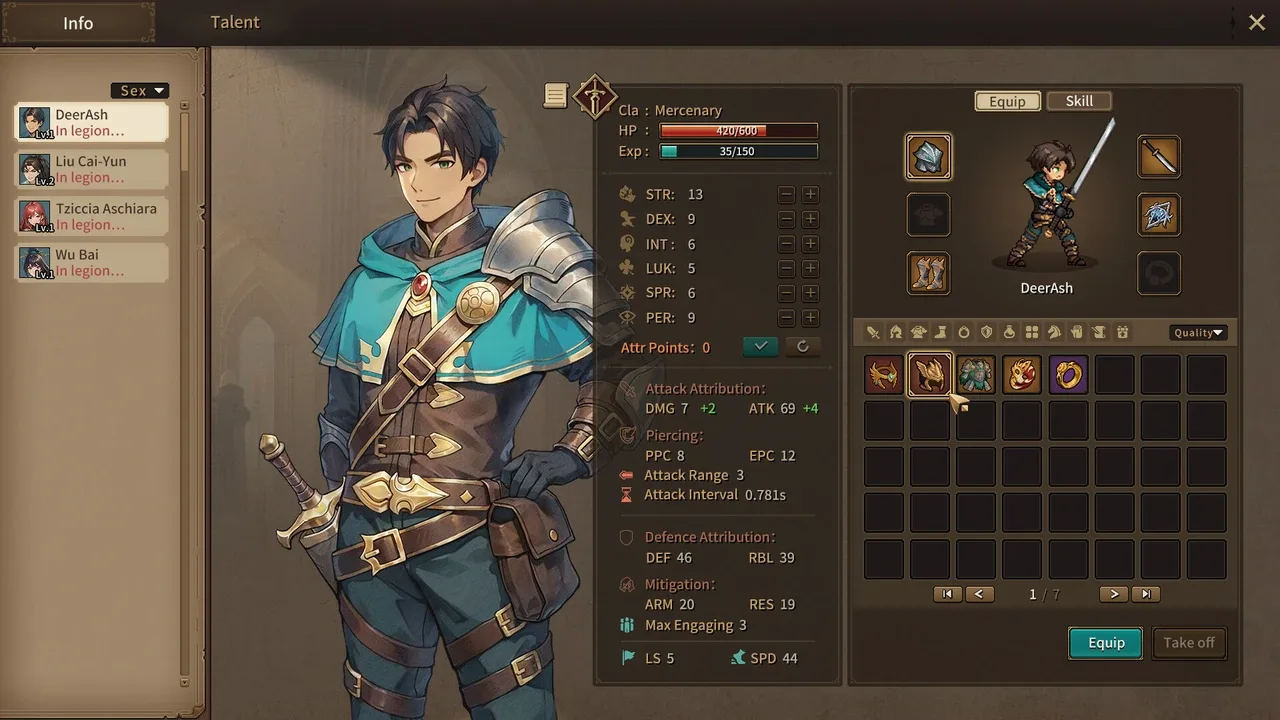Select the sword filter icon above the inventory
The height and width of the screenshot is (720, 1280).
coord(873,332)
